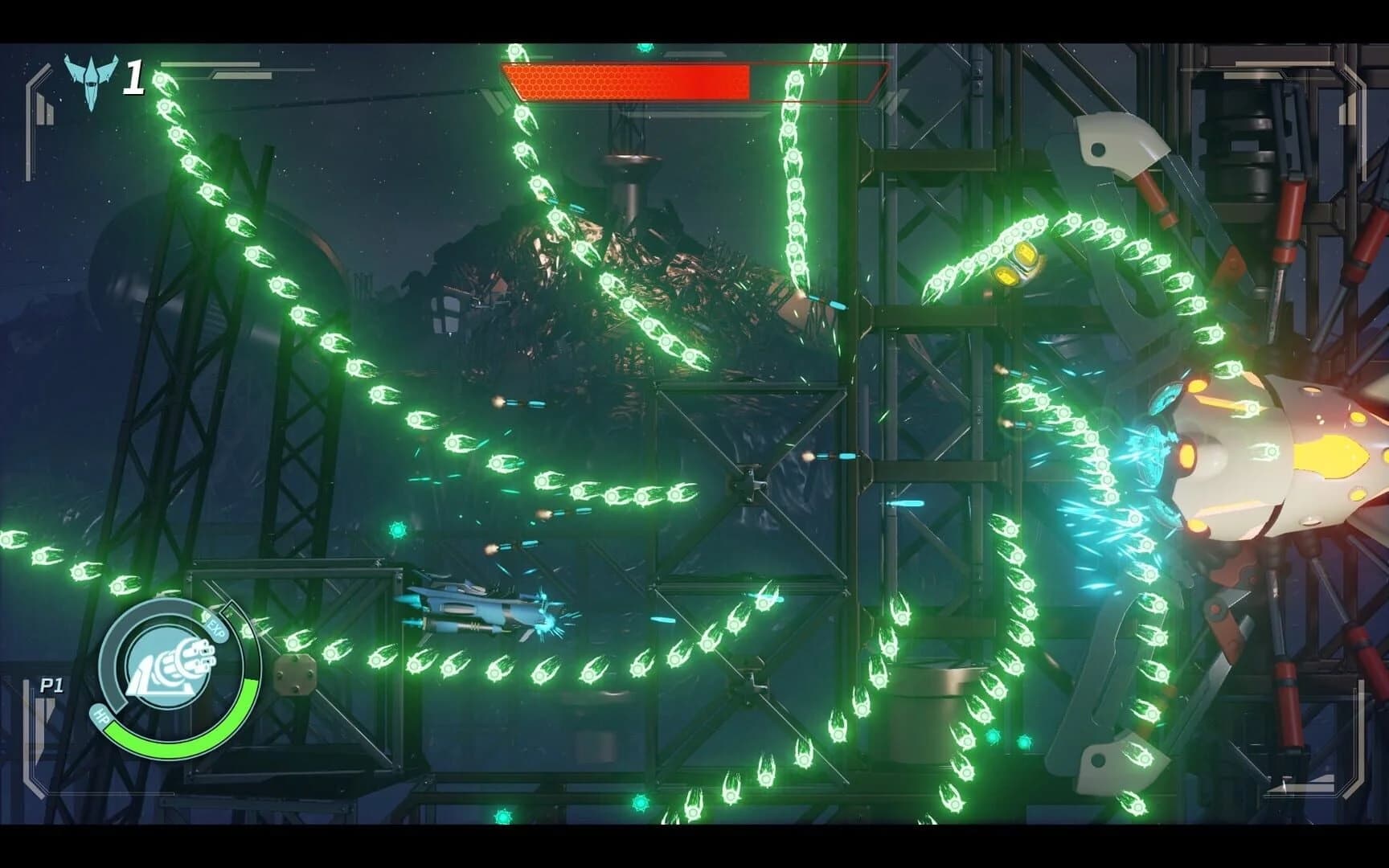This screenshot has width=1389, height=868.
Task: Select the hexagonal bolt plate on the scaffold
Action: click(295, 675)
